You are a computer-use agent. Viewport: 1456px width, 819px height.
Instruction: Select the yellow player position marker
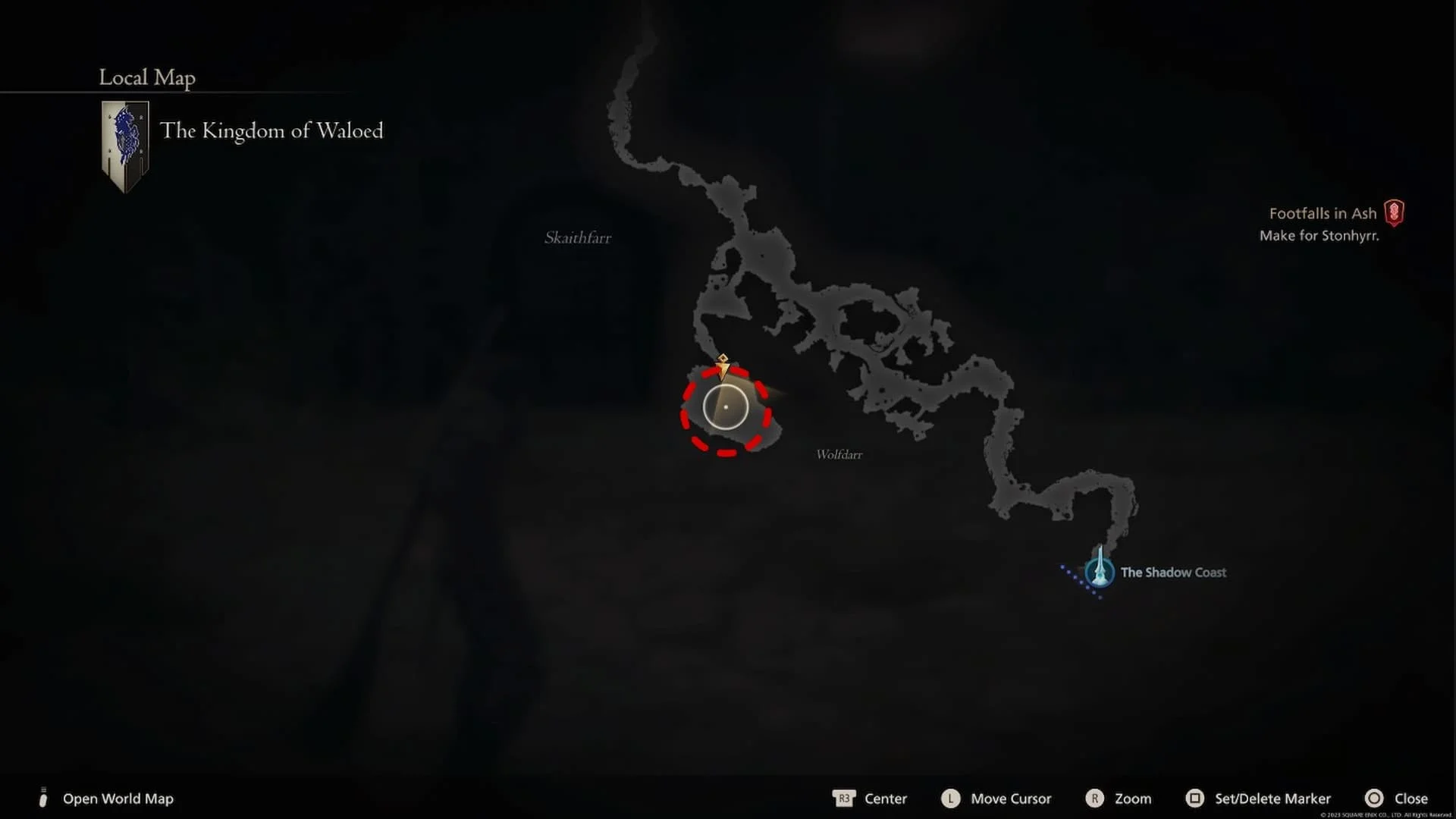[x=724, y=366]
